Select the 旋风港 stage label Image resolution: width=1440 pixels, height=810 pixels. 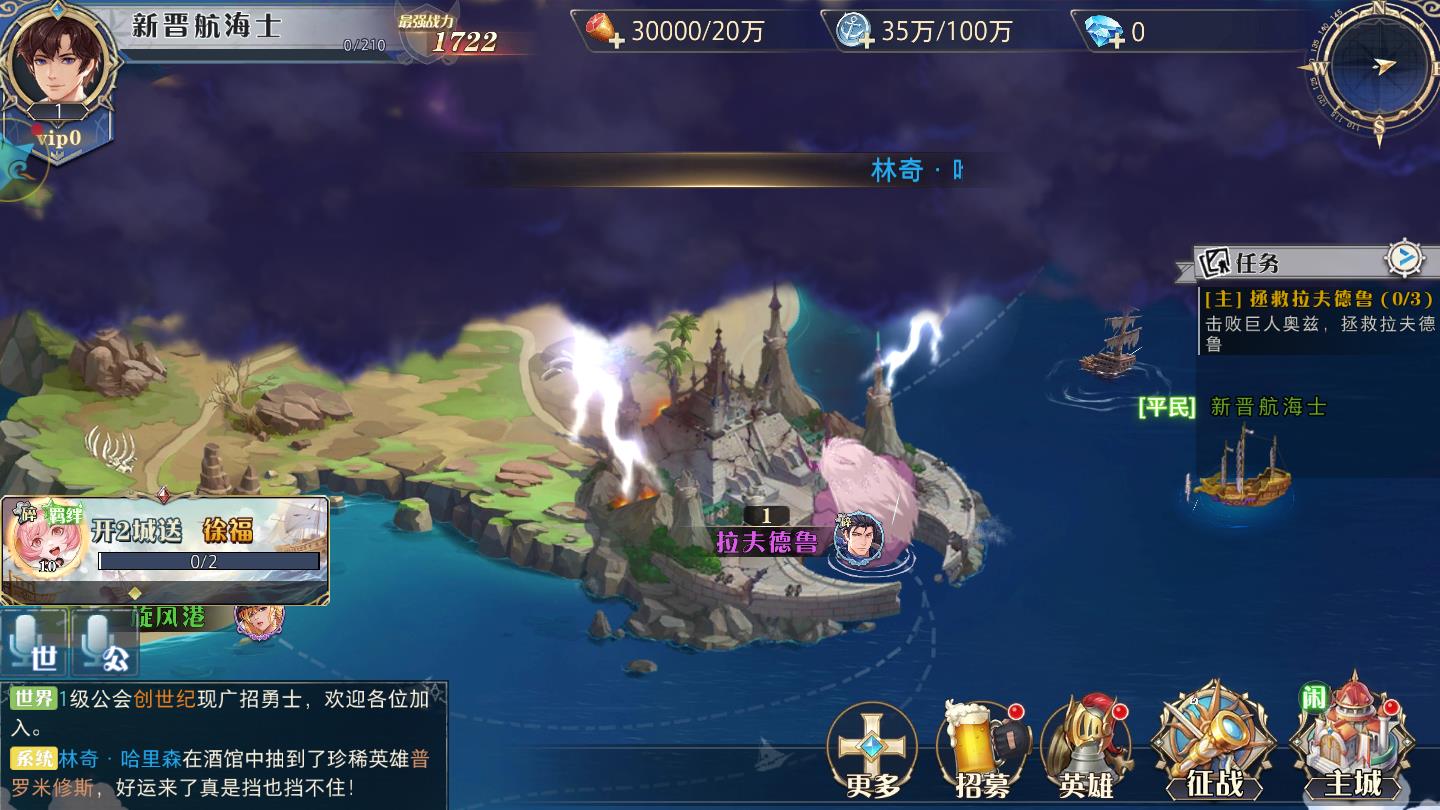[x=170, y=617]
